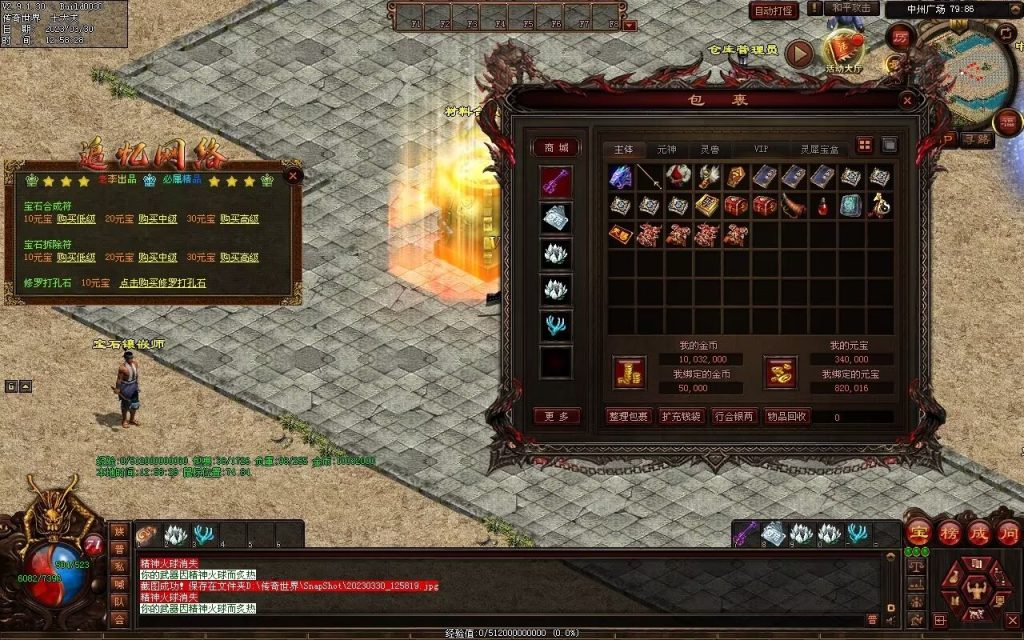Open the VIP bag tab
The image size is (1024, 640).
coord(762,149)
